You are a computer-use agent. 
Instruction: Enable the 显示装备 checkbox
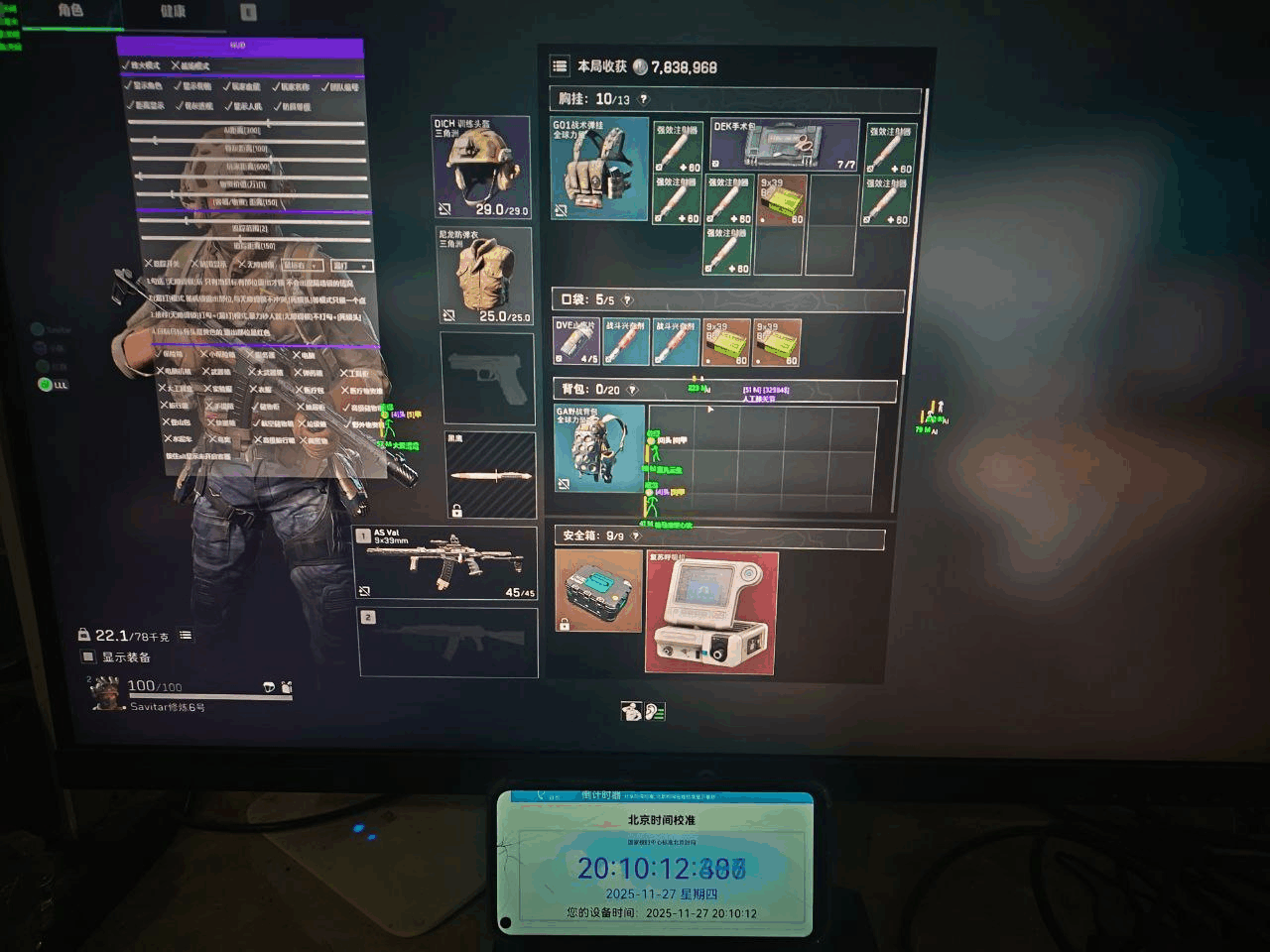pyautogui.click(x=87, y=657)
